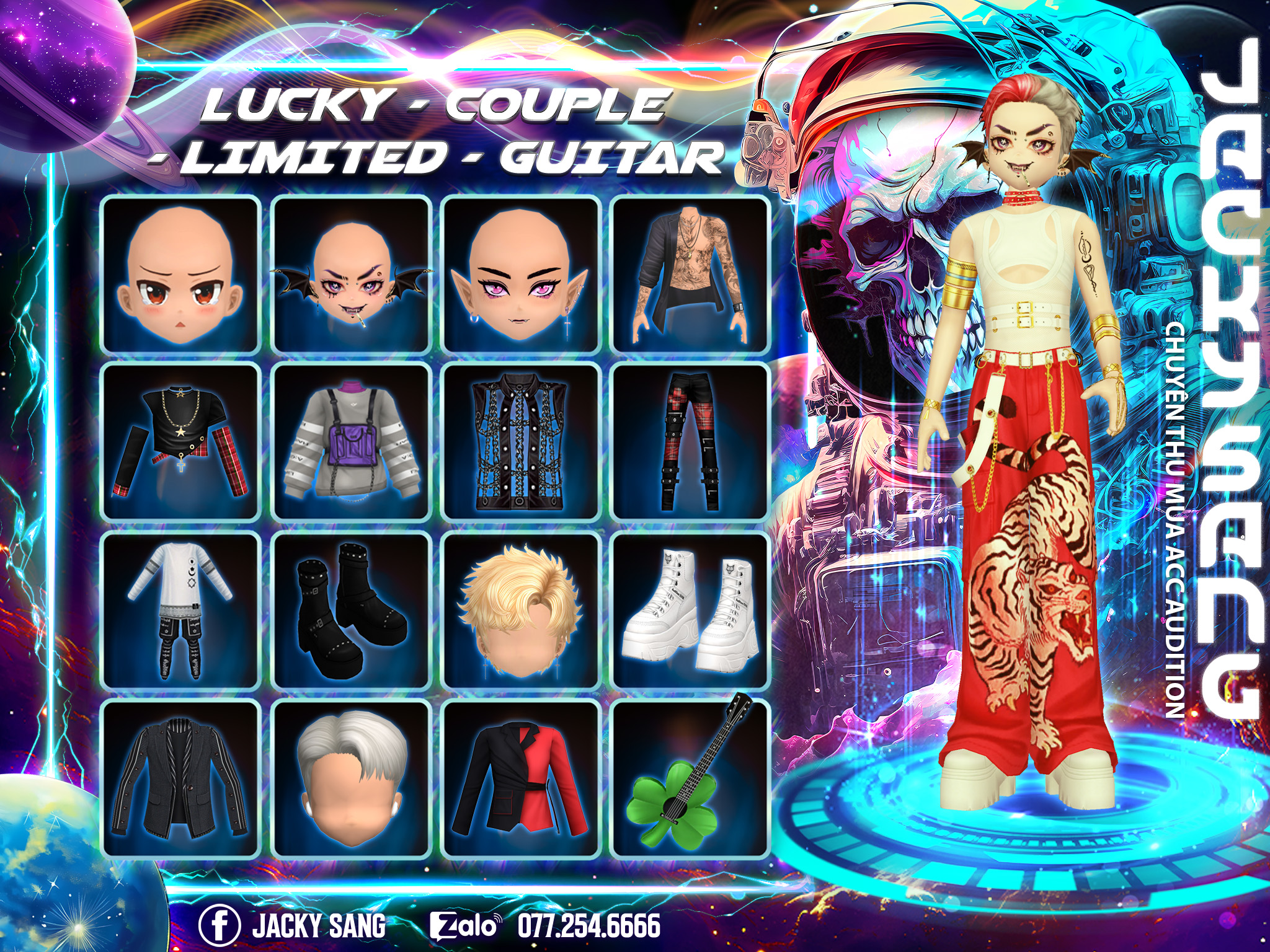Choose the bat-winged vampire face tile

[x=352, y=275]
